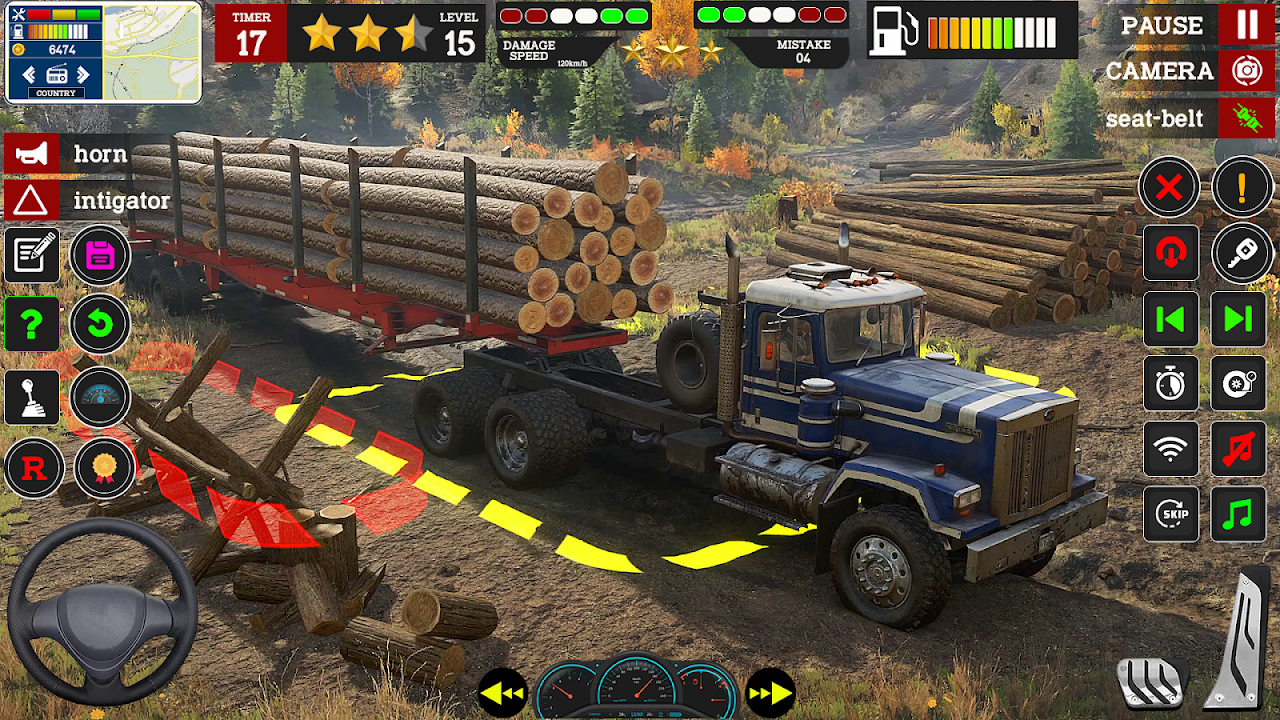This screenshot has width=1280, height=720.
Task: Tap the green circular reset arrow
Action: tap(100, 323)
